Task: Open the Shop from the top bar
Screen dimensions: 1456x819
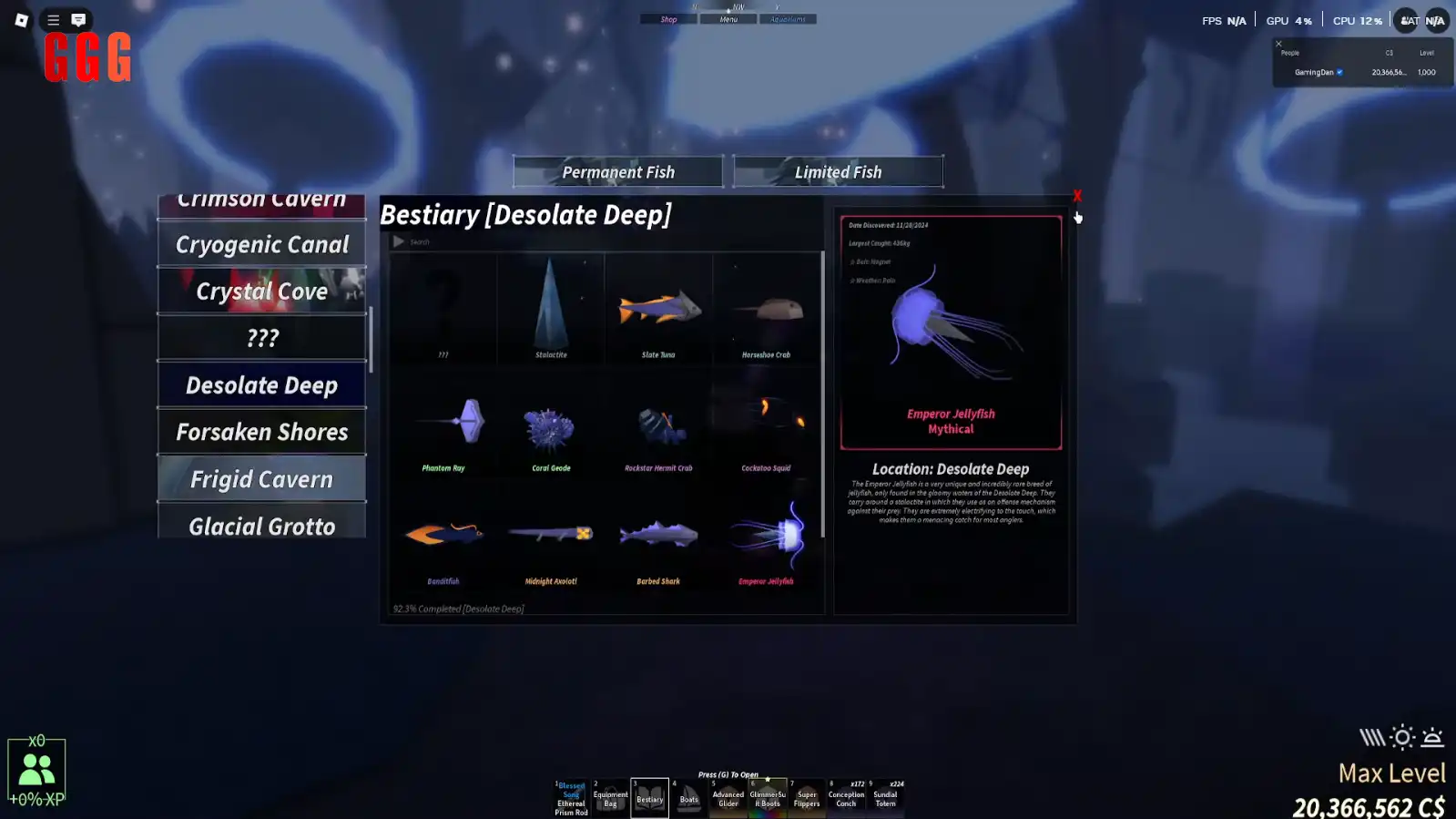Action: (x=668, y=19)
